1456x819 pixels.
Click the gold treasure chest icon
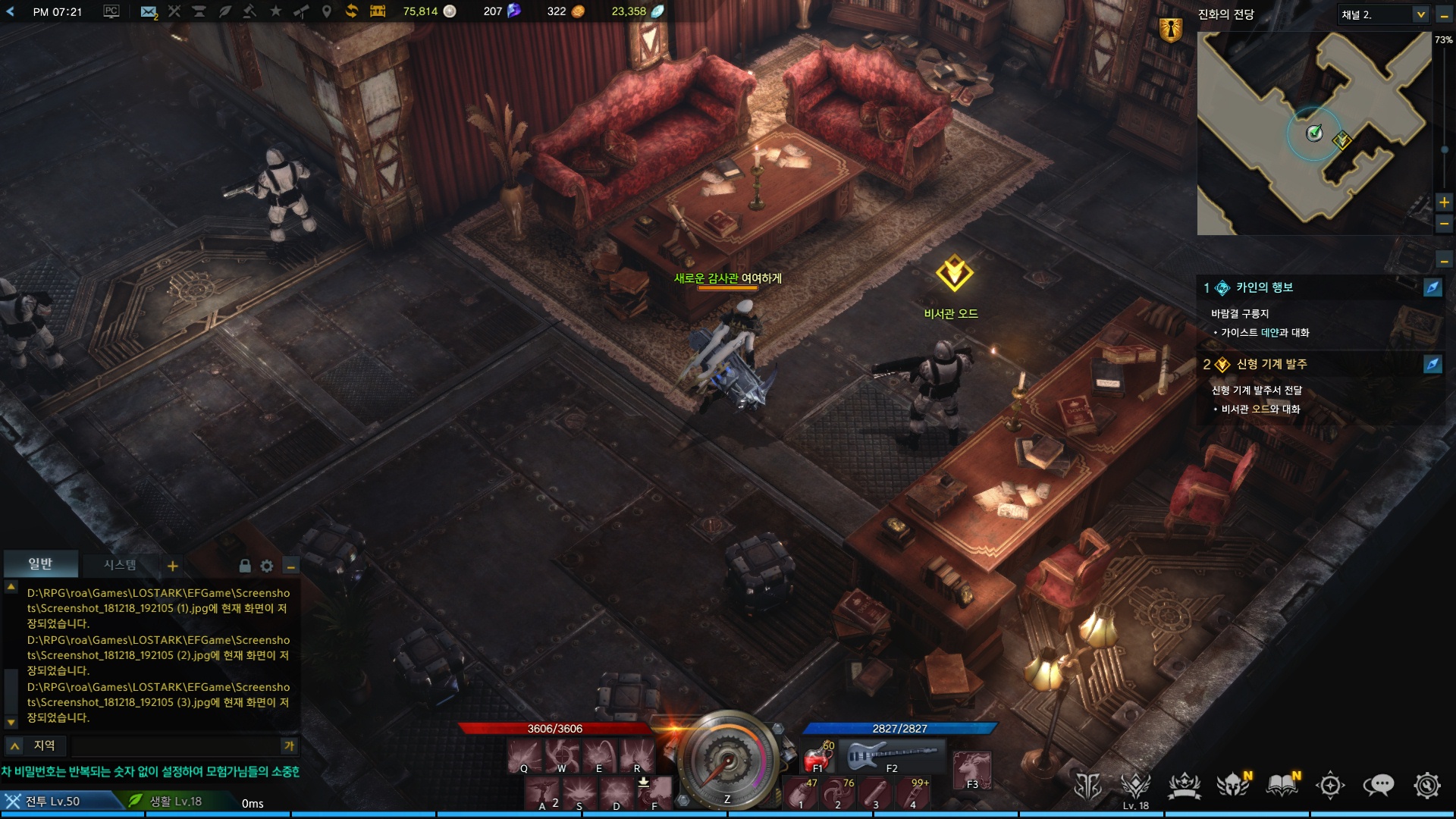(378, 11)
